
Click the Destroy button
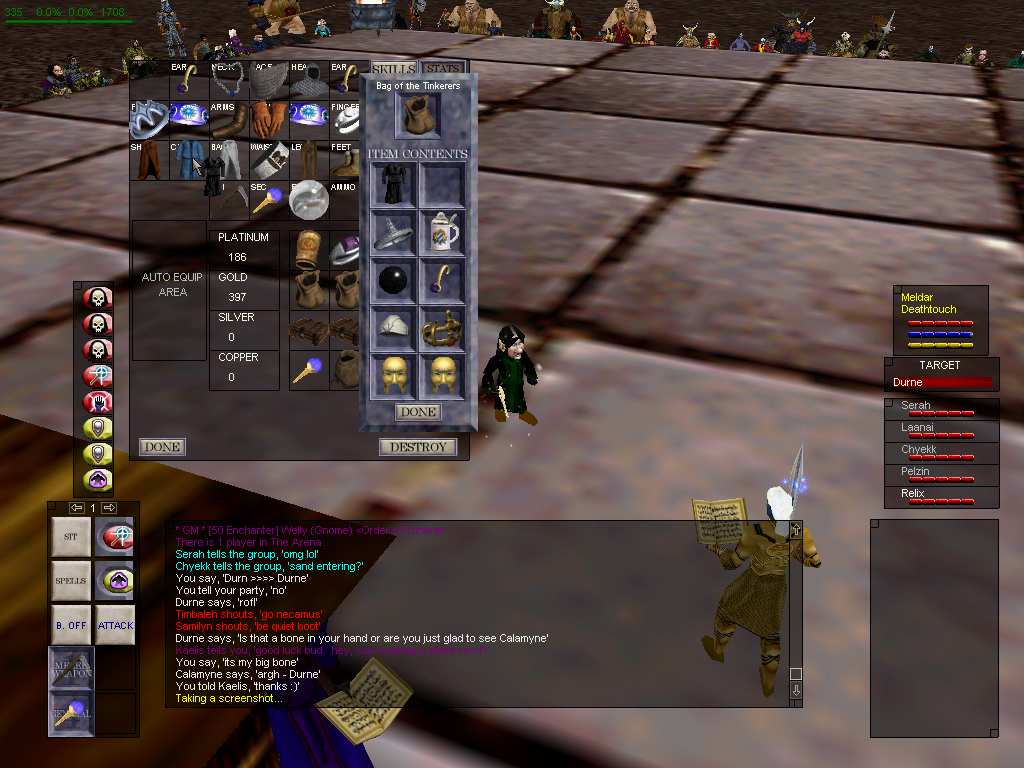tap(418, 447)
